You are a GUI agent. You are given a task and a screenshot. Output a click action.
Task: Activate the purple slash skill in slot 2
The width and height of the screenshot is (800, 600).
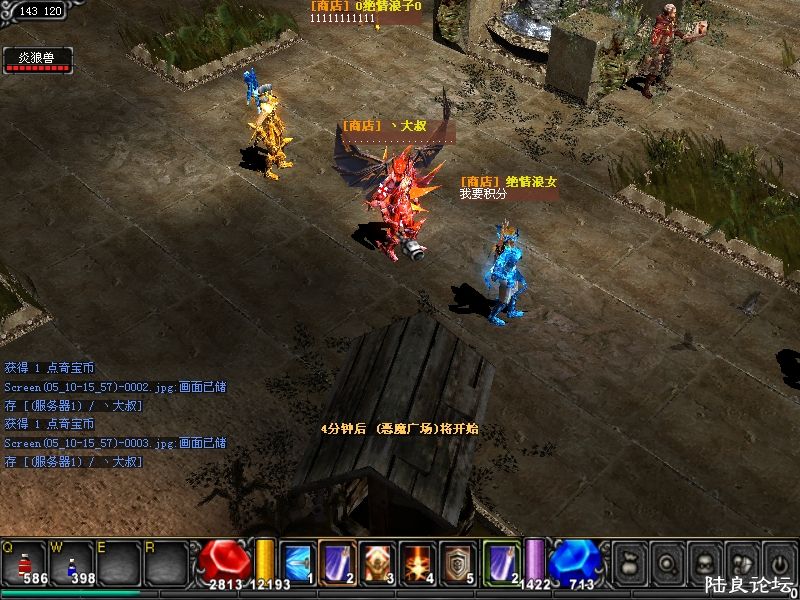point(337,562)
